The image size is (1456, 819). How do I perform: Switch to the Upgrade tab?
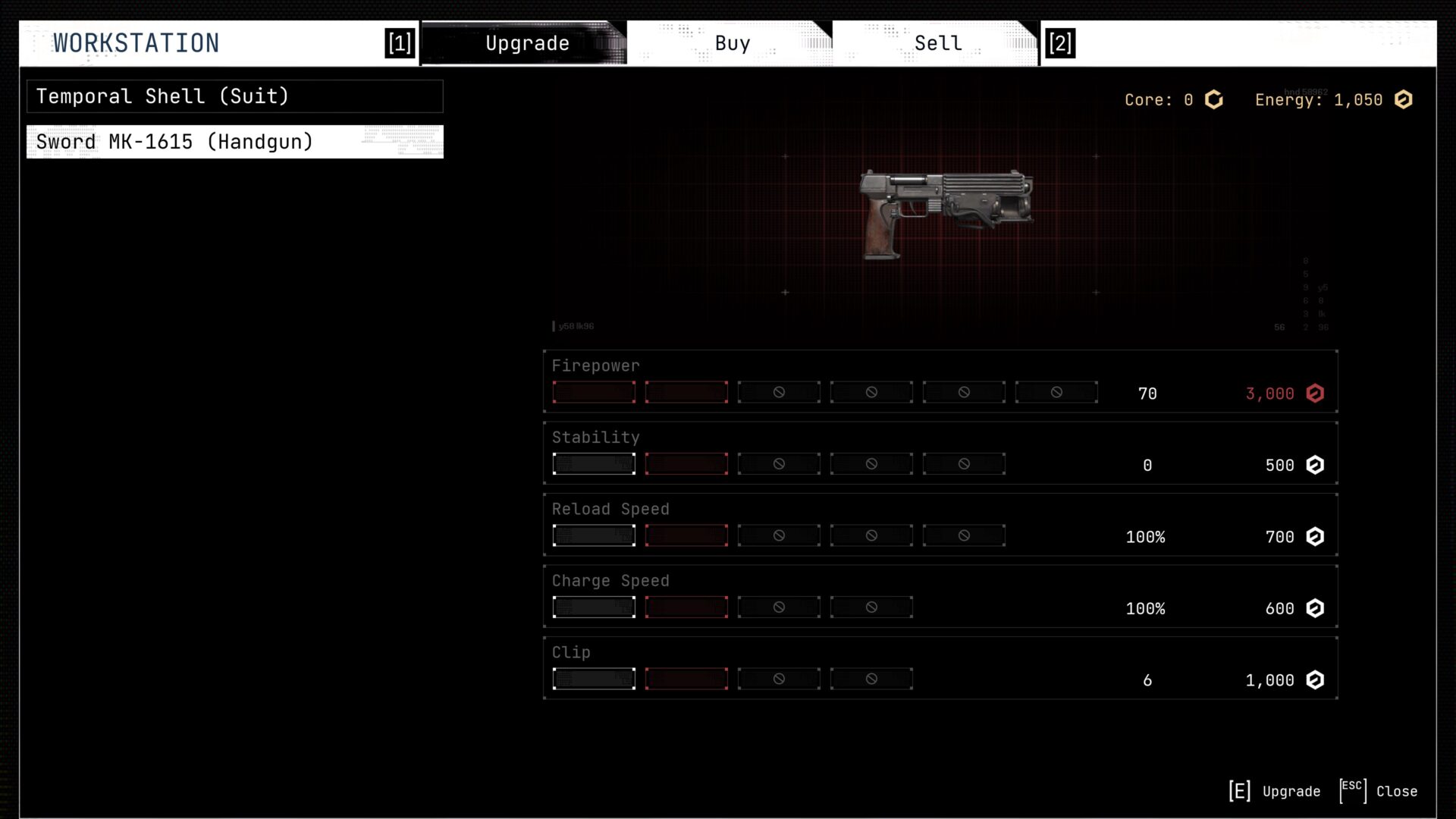click(526, 43)
